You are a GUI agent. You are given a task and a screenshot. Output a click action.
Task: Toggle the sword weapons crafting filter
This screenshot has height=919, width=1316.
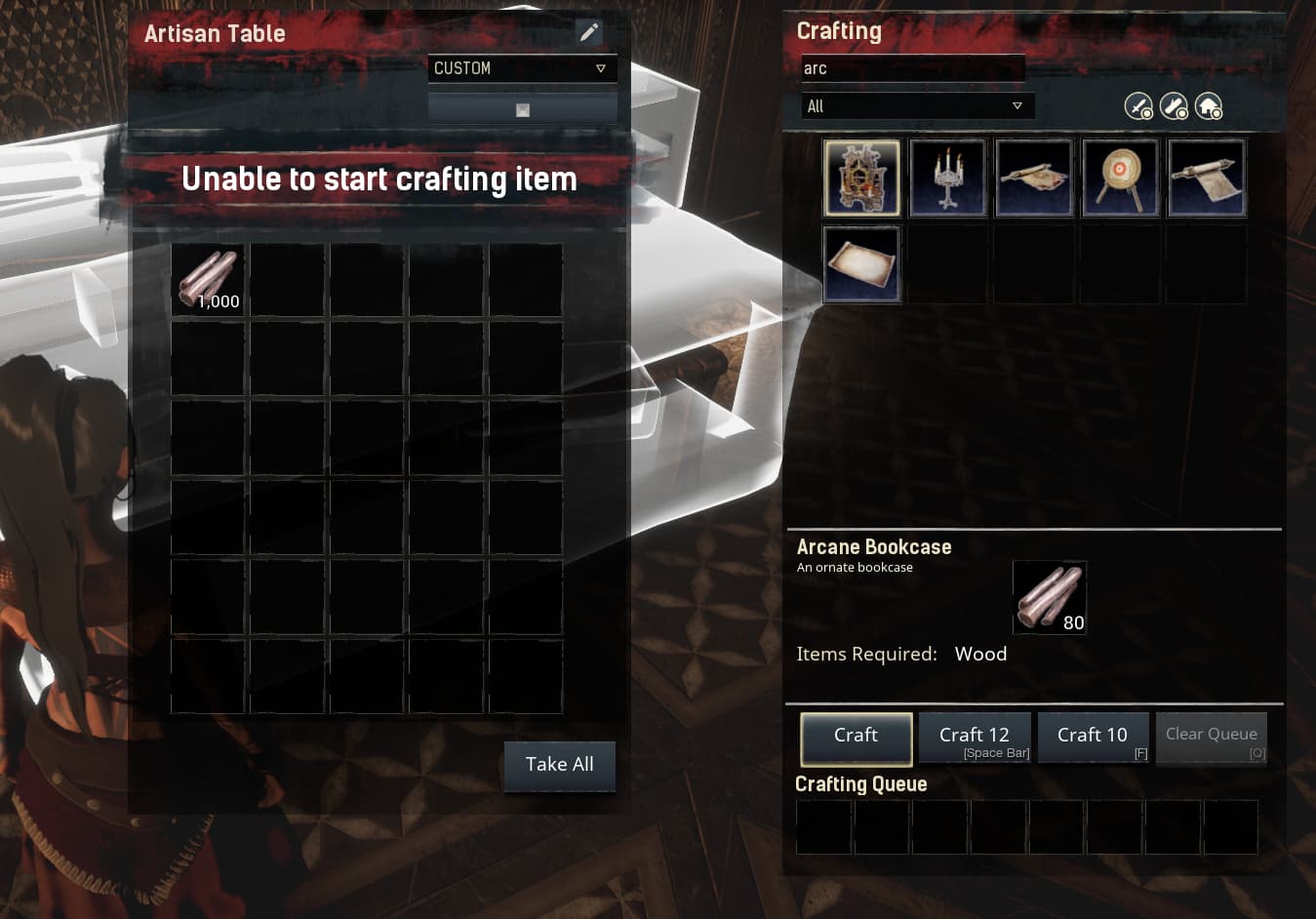1138,105
